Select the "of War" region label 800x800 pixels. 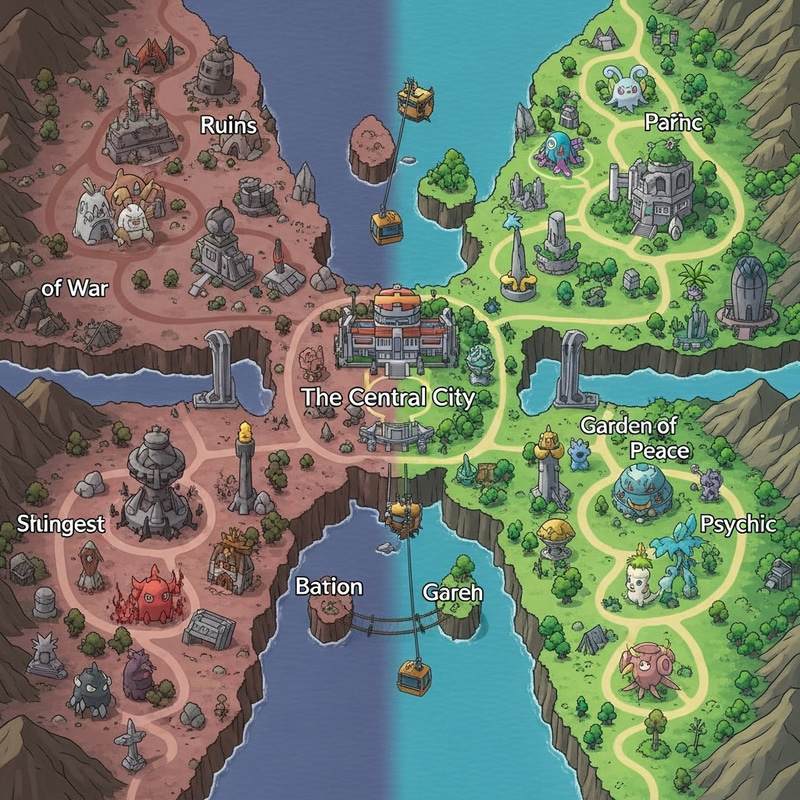(x=75, y=289)
